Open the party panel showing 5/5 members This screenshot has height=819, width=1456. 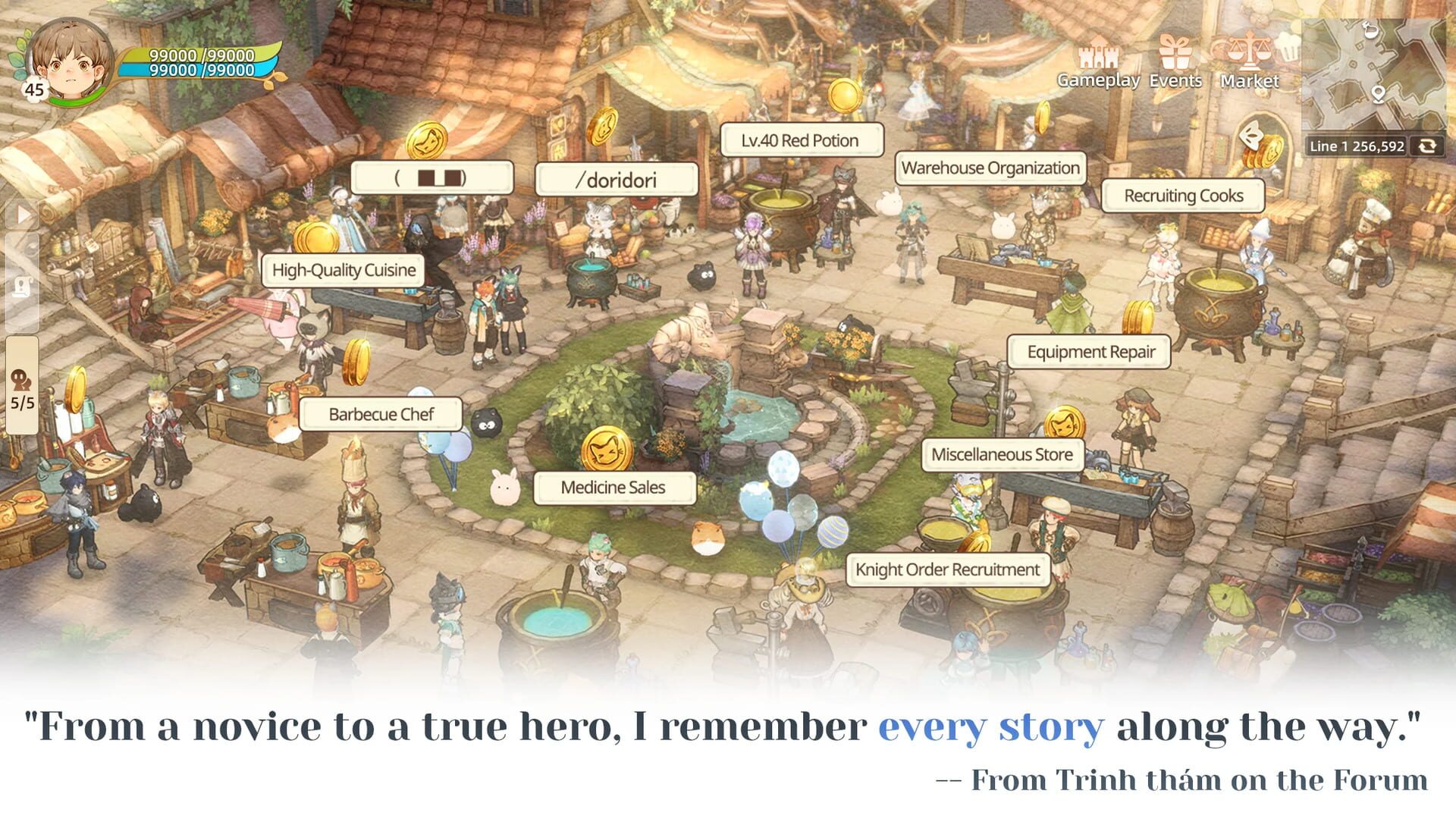[x=21, y=388]
